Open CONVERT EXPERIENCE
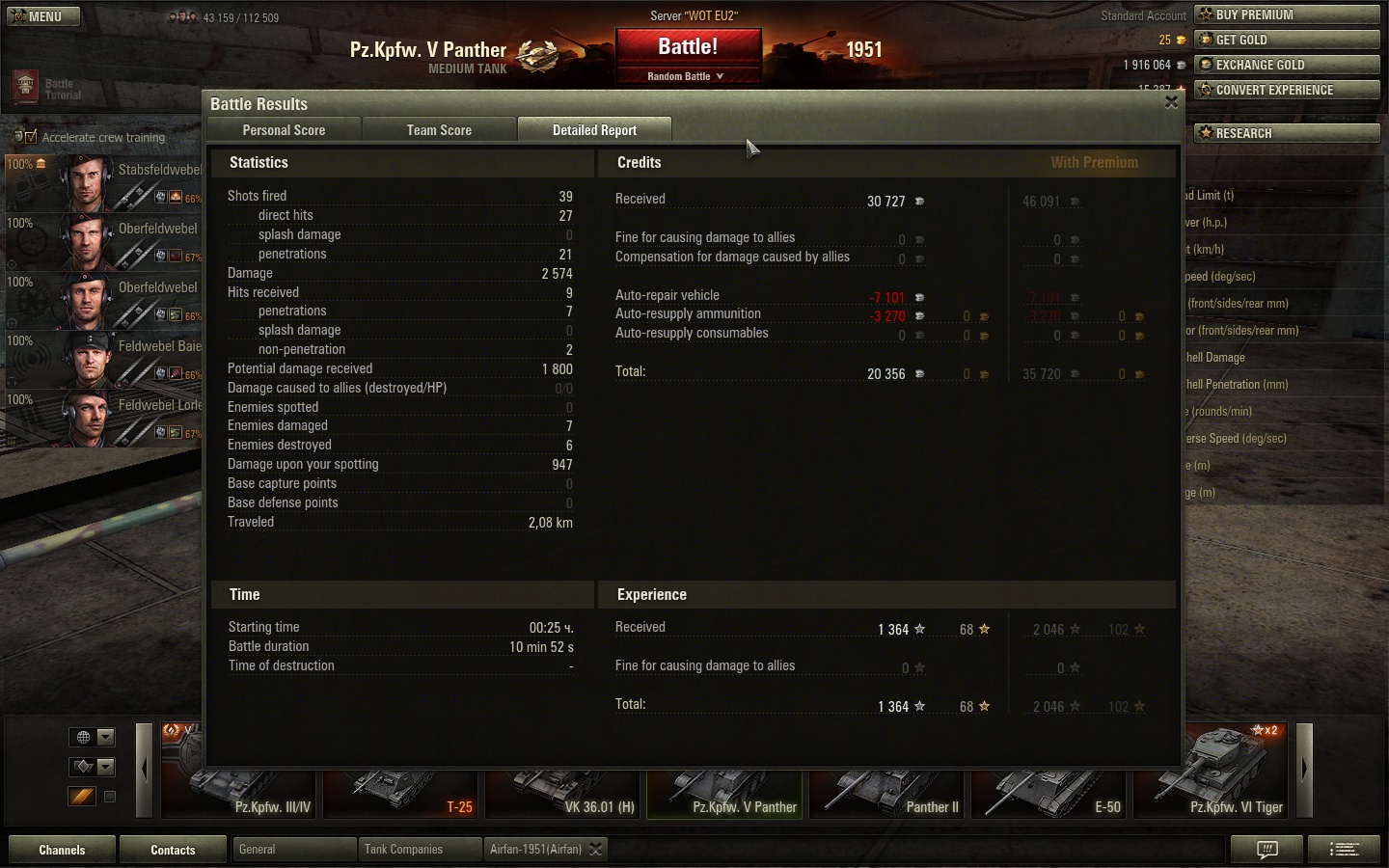 coord(1287,90)
